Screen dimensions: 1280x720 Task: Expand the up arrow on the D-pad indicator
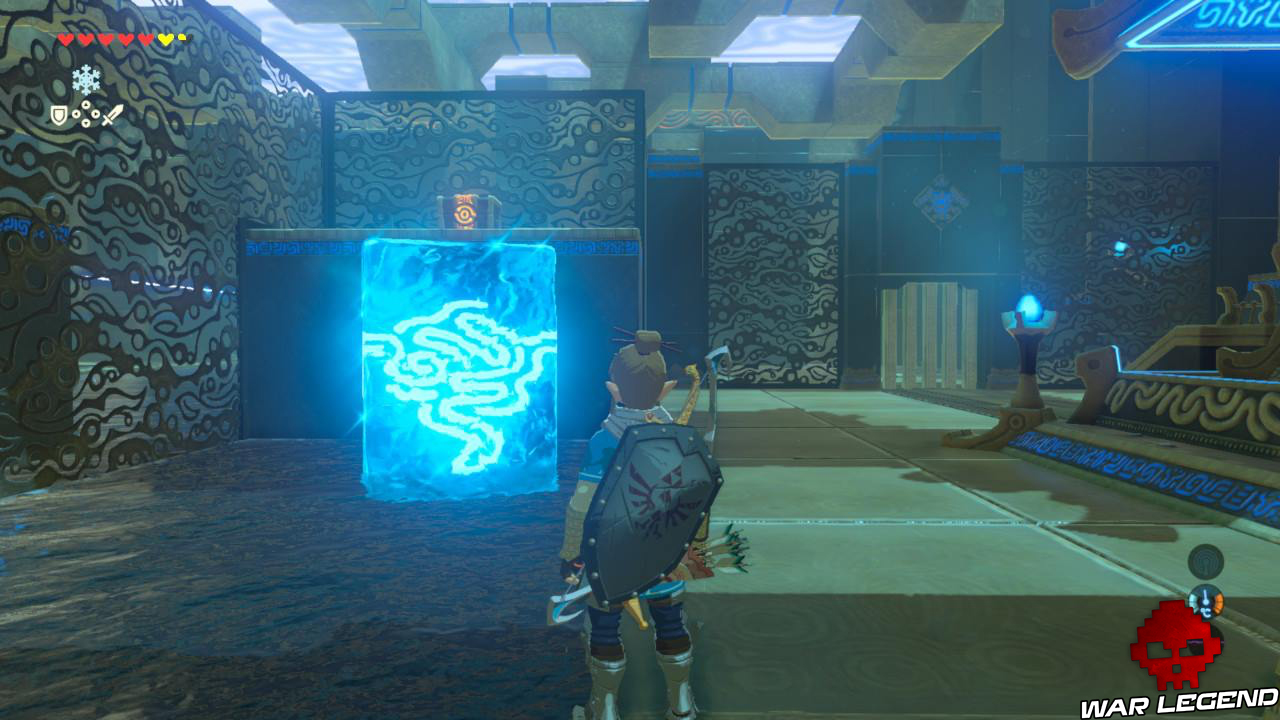[86, 103]
